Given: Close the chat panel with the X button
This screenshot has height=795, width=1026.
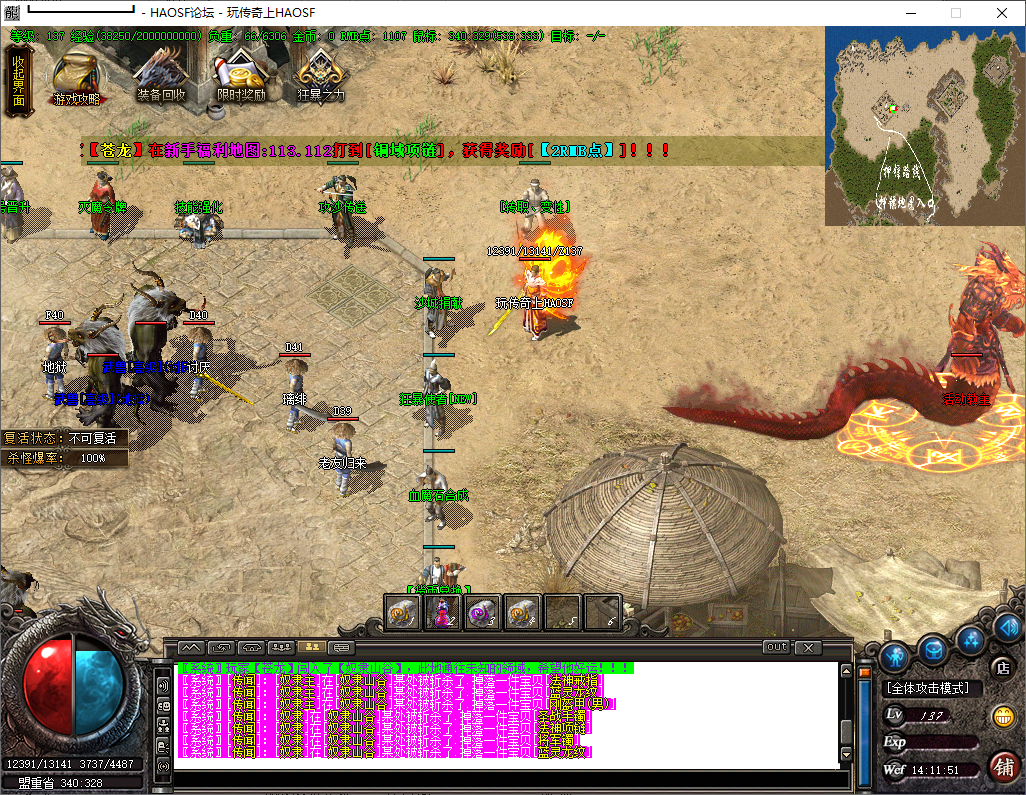Looking at the screenshot, I should [807, 647].
